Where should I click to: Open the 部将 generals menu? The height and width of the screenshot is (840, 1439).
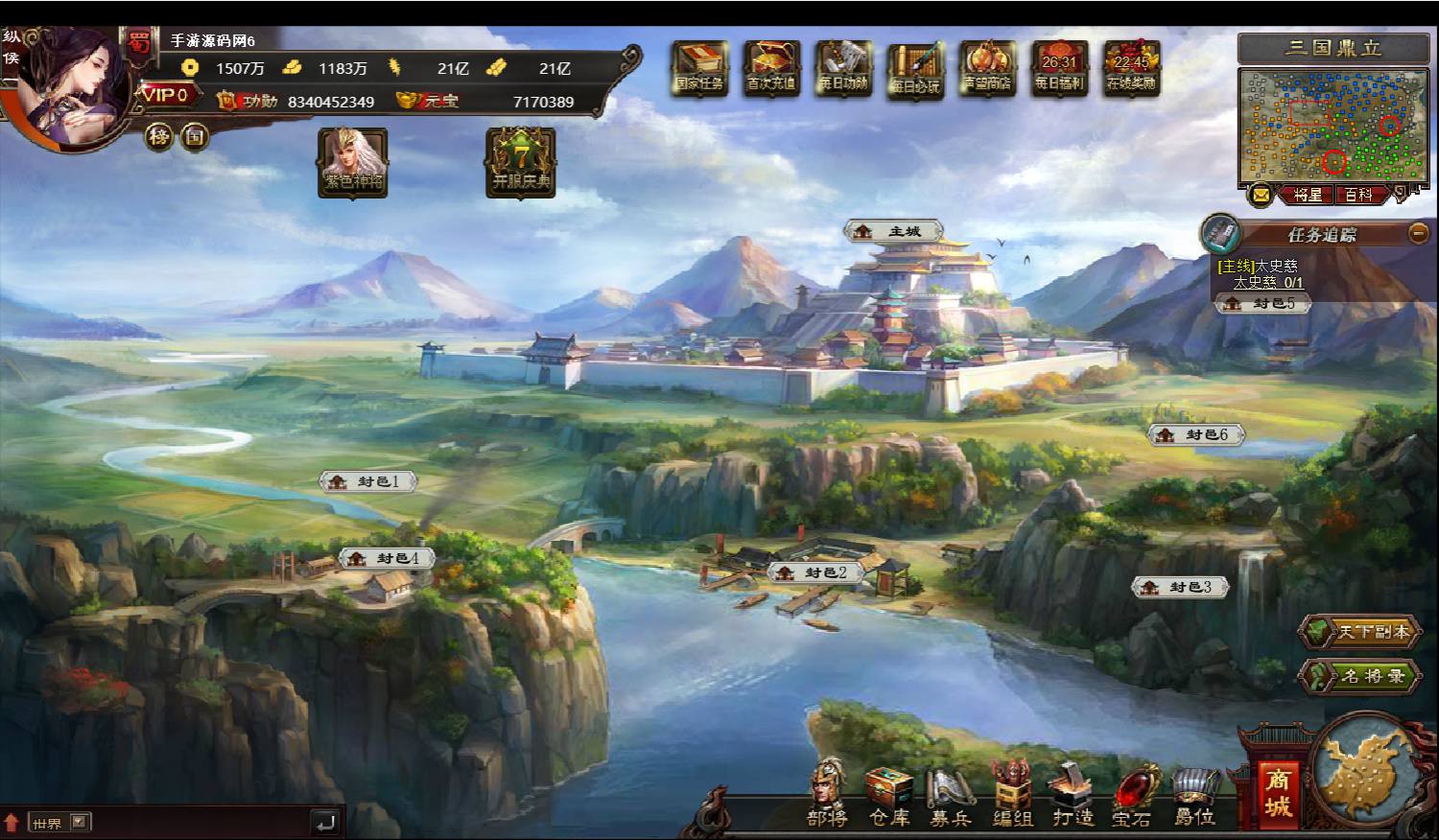pyautogui.click(x=827, y=792)
